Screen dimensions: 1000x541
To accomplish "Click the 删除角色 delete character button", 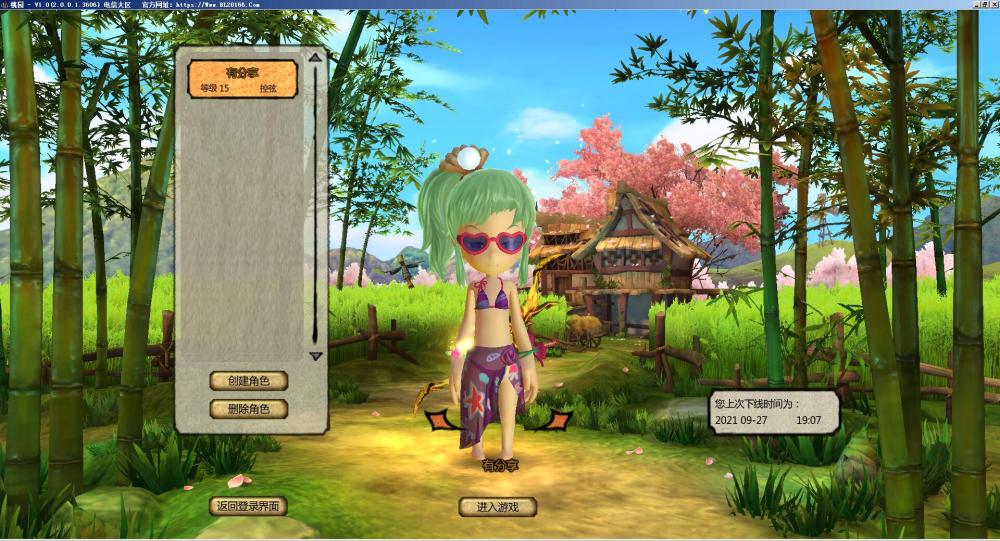I will click(x=248, y=409).
